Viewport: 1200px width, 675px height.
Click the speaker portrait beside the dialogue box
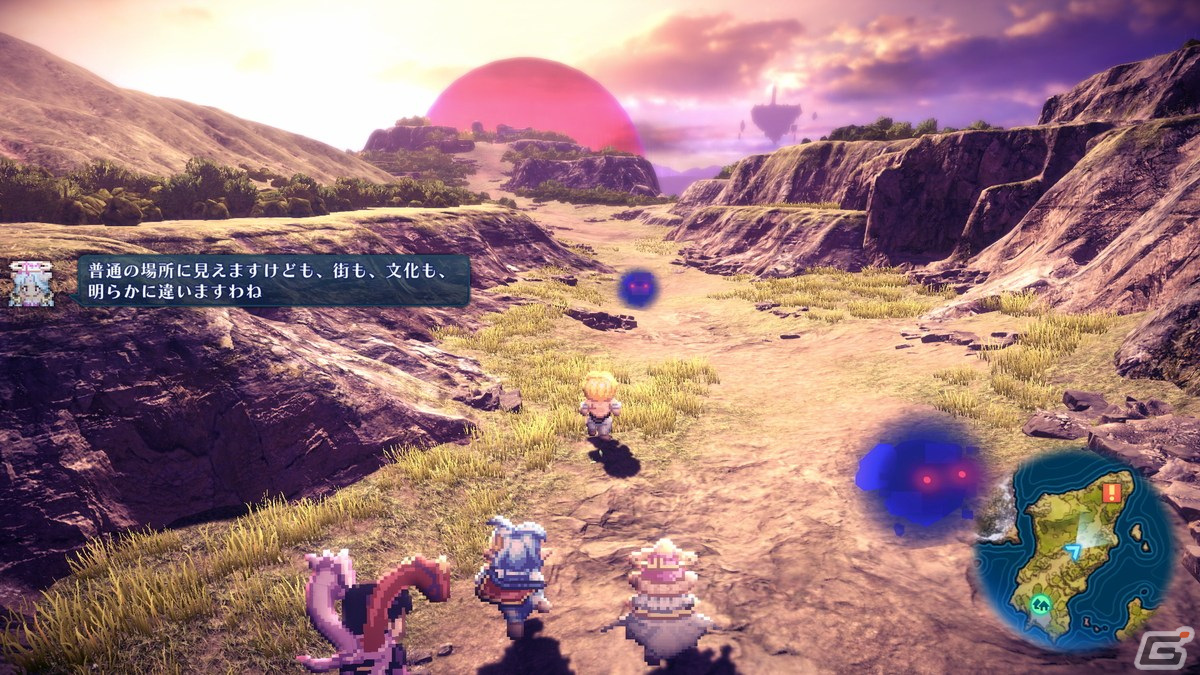(x=30, y=283)
